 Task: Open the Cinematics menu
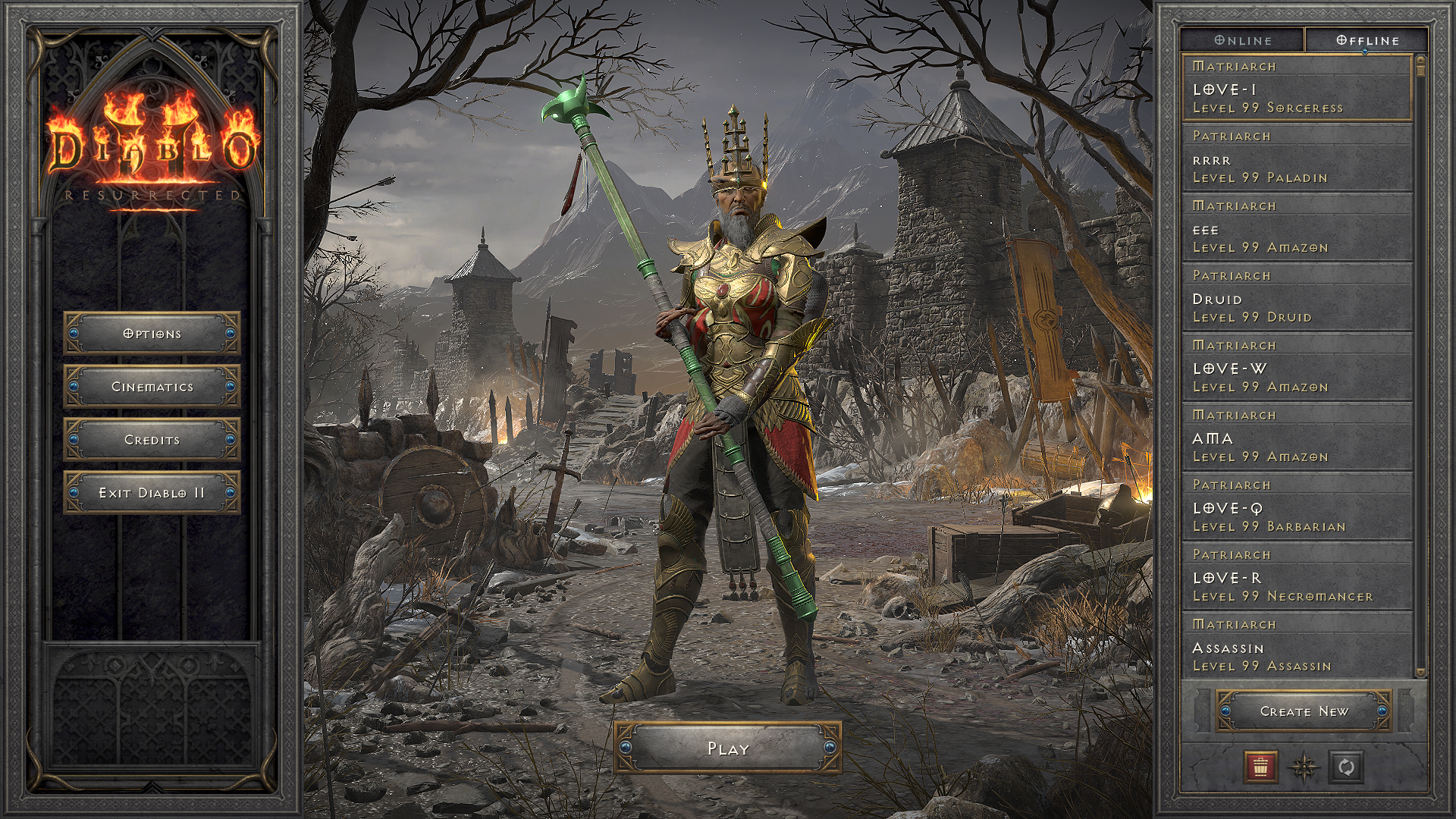tap(152, 387)
